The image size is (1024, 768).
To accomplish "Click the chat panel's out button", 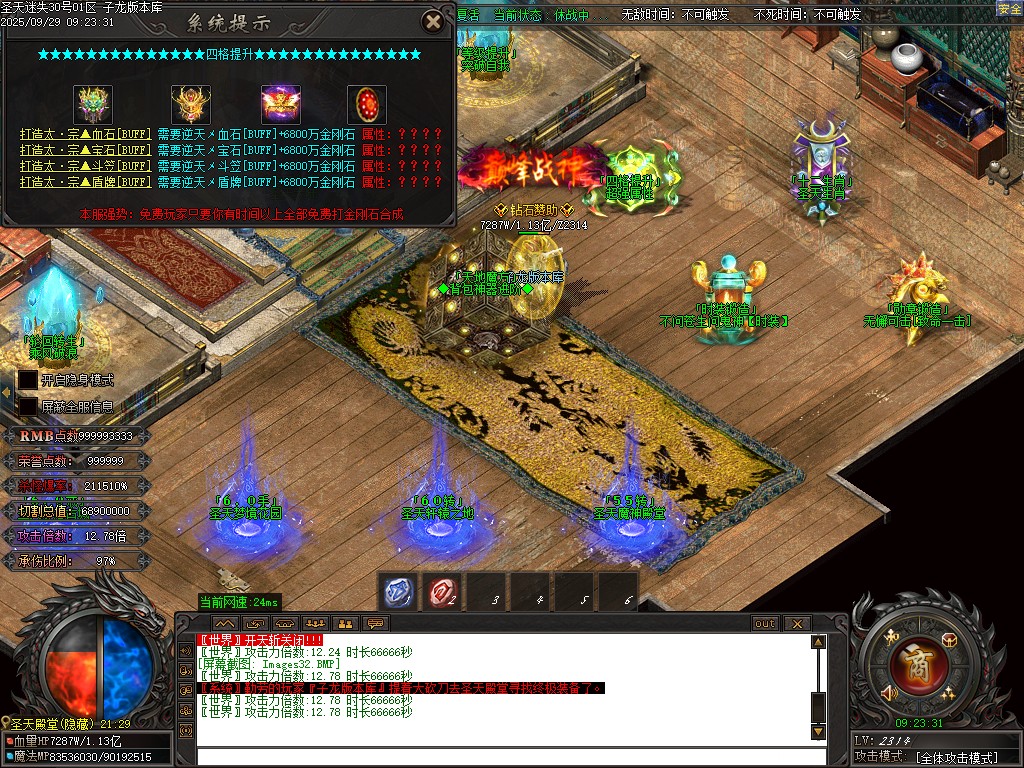I will (x=764, y=623).
